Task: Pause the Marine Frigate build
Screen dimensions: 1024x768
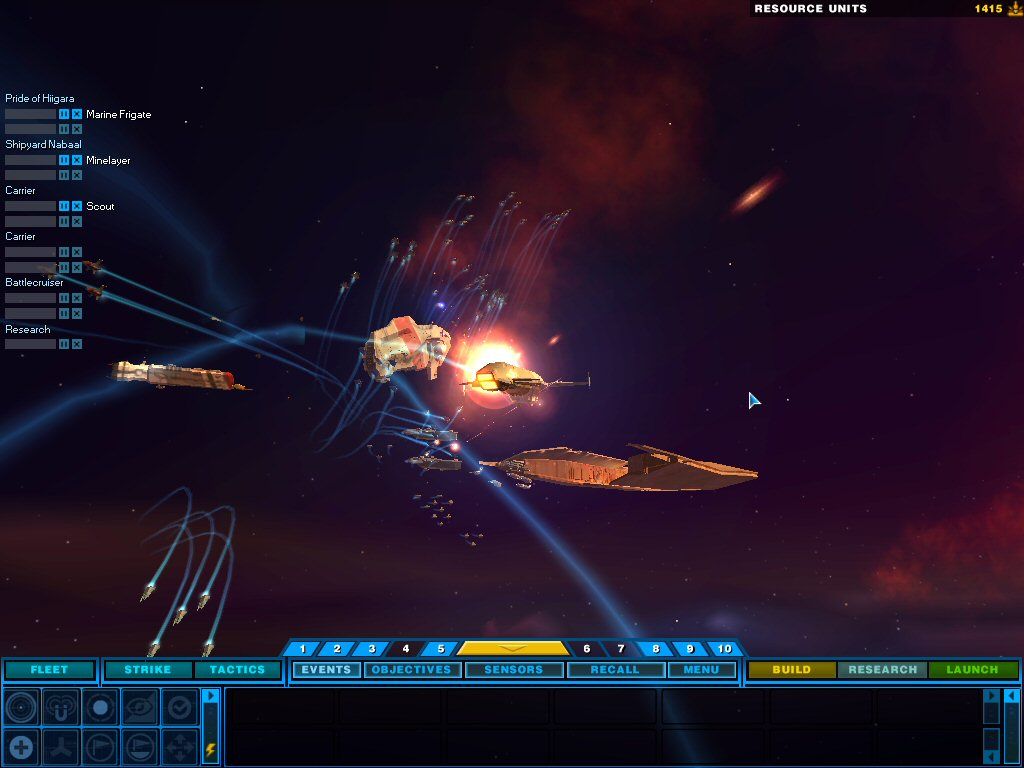Action: [64, 114]
